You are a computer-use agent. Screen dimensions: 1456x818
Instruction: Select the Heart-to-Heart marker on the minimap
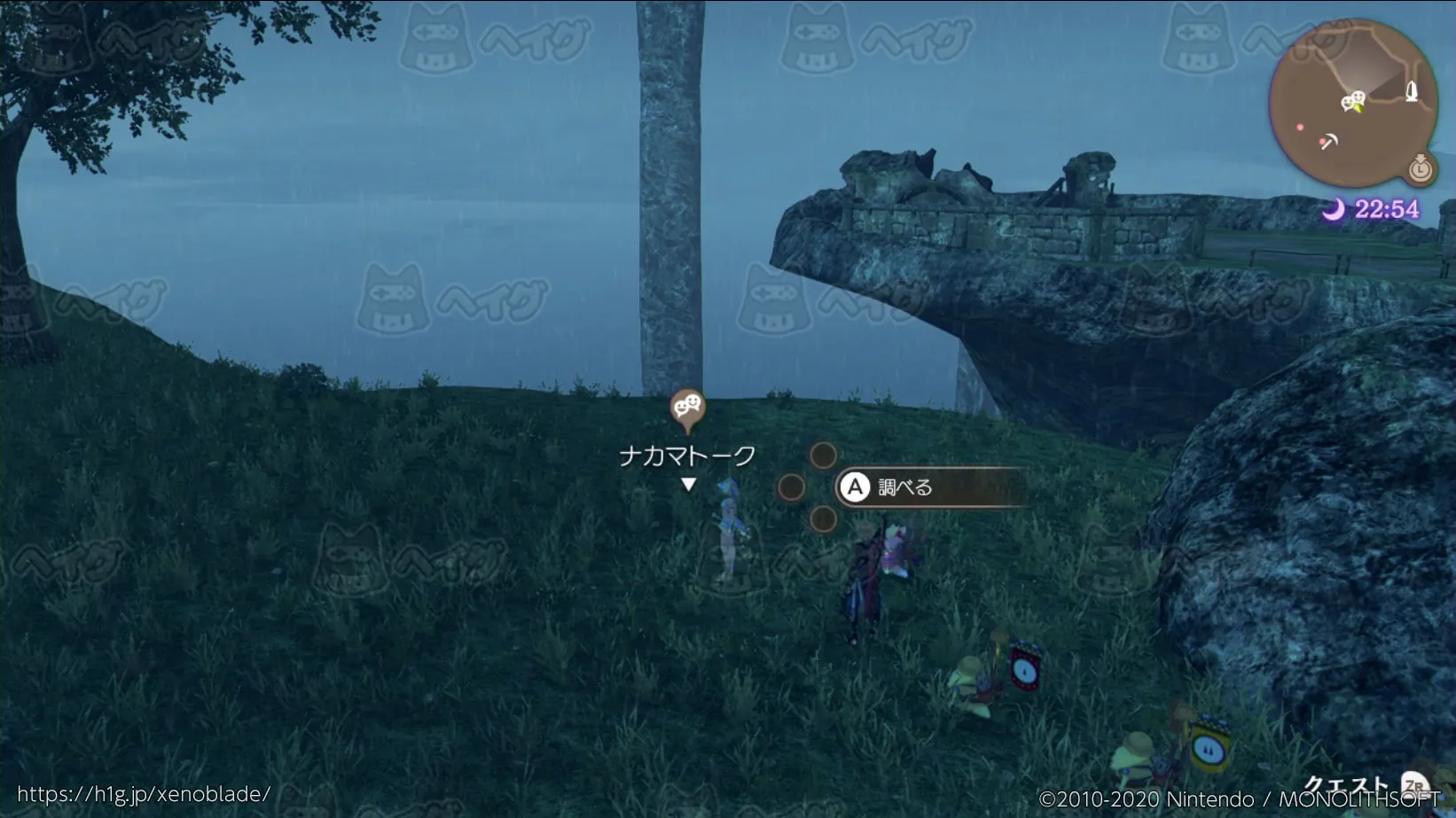[1352, 102]
